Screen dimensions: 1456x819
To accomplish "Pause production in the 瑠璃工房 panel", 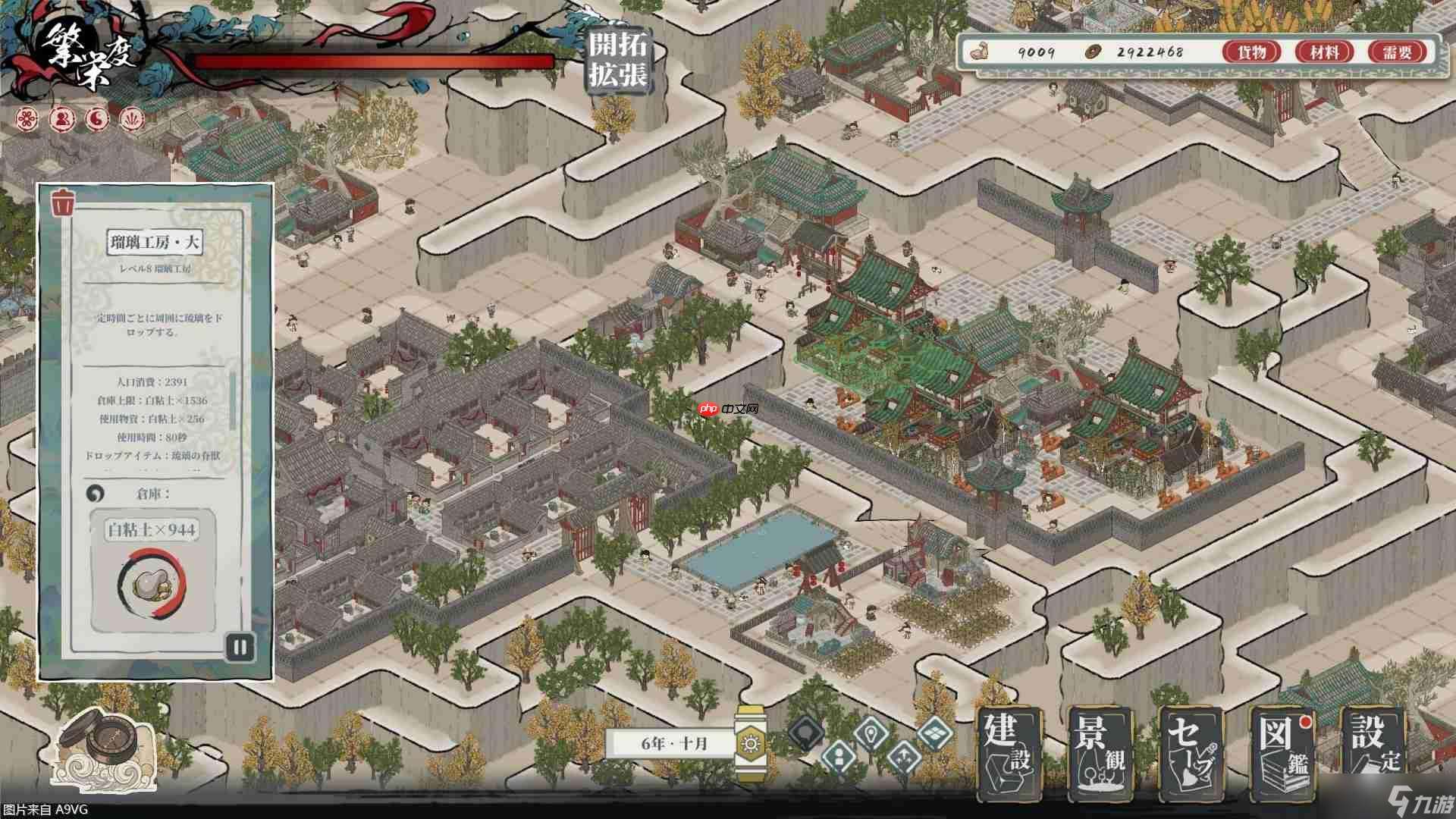I will (240, 647).
